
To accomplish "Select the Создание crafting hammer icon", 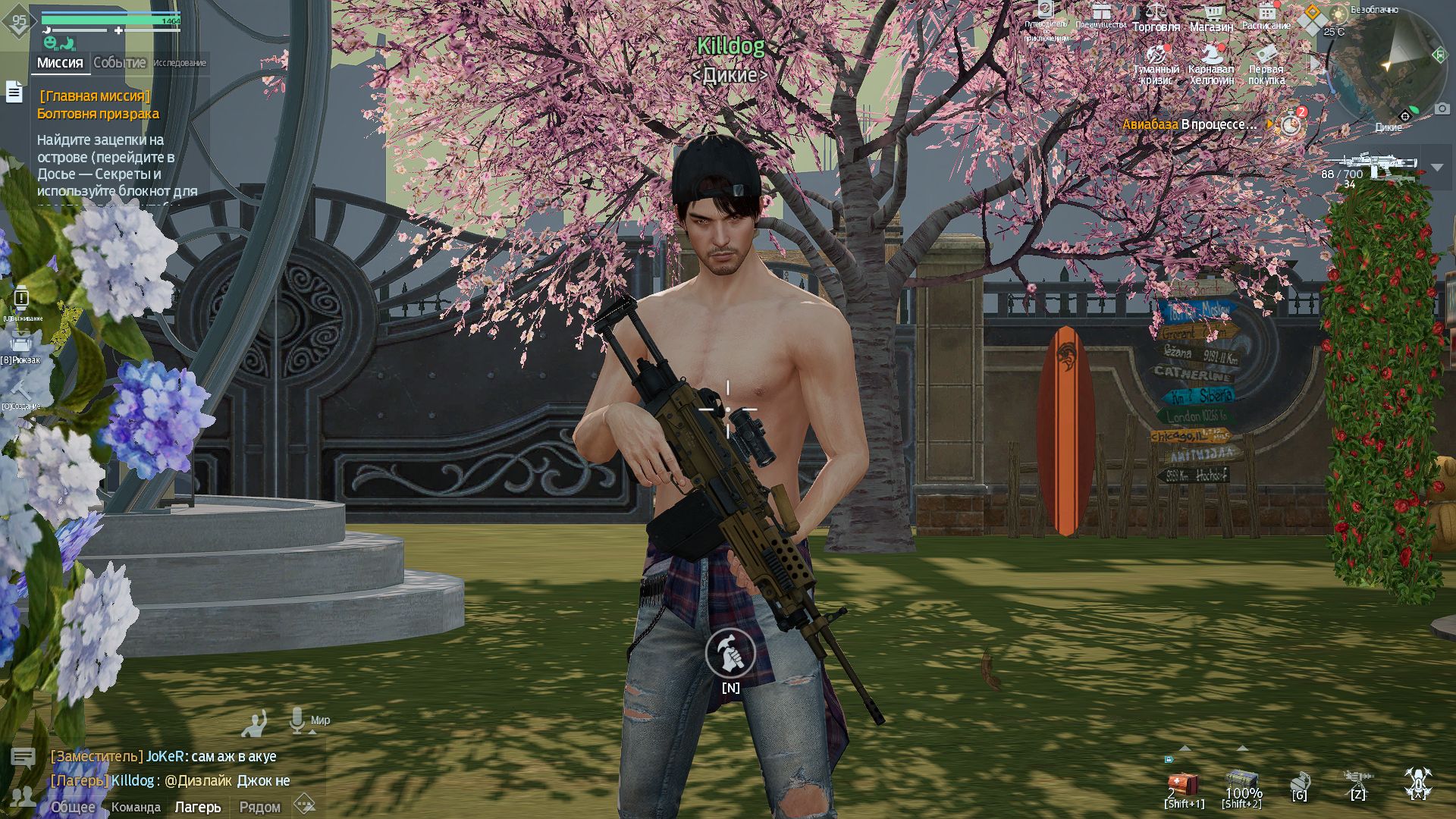I will tap(21, 388).
